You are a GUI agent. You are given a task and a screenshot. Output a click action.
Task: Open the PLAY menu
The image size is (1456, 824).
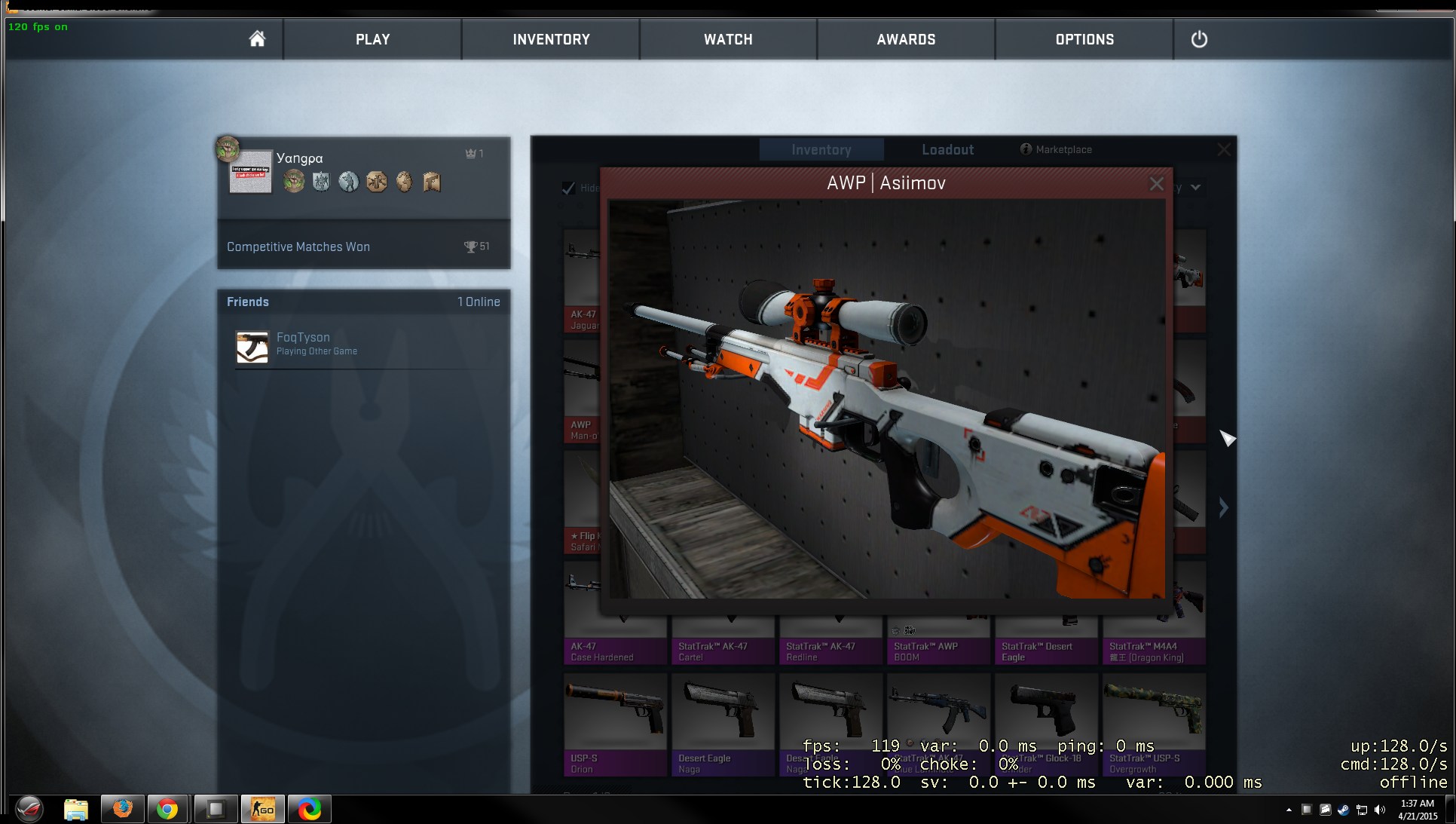(x=372, y=39)
